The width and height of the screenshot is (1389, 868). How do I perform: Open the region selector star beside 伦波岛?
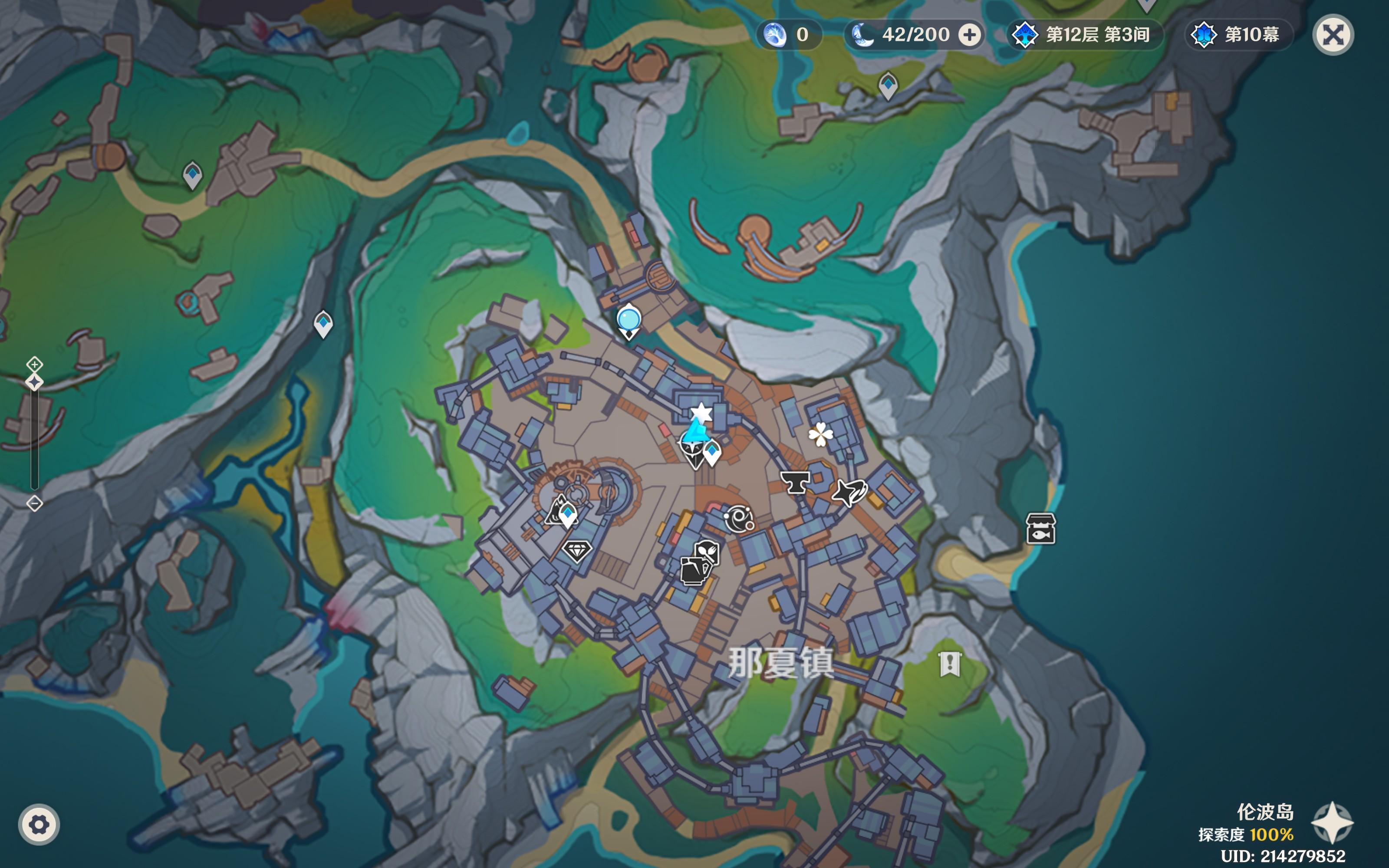pyautogui.click(x=1332, y=823)
